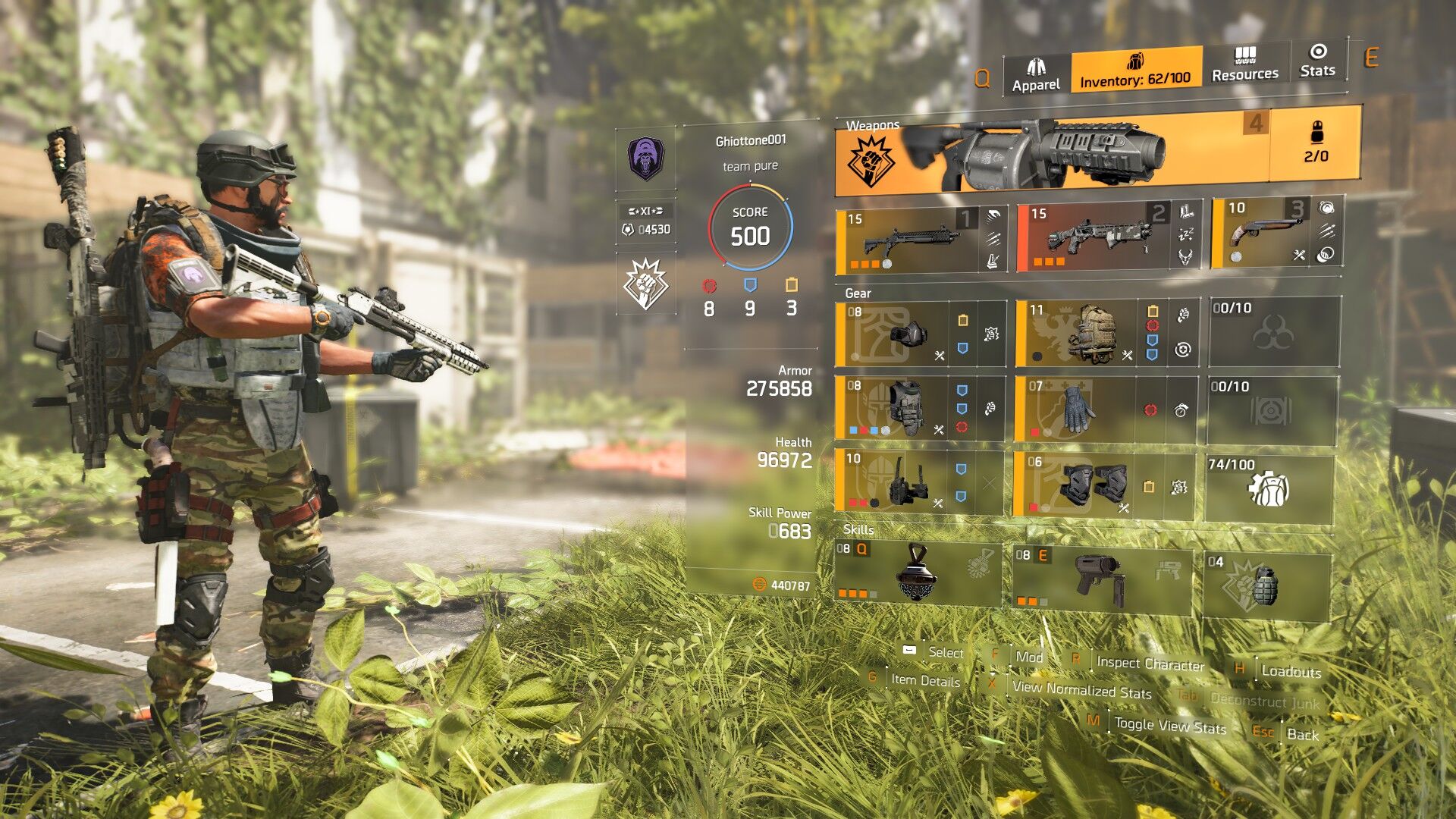This screenshot has width=1456, height=819.
Task: Click the purple gorilla clan emblem
Action: pos(645,158)
